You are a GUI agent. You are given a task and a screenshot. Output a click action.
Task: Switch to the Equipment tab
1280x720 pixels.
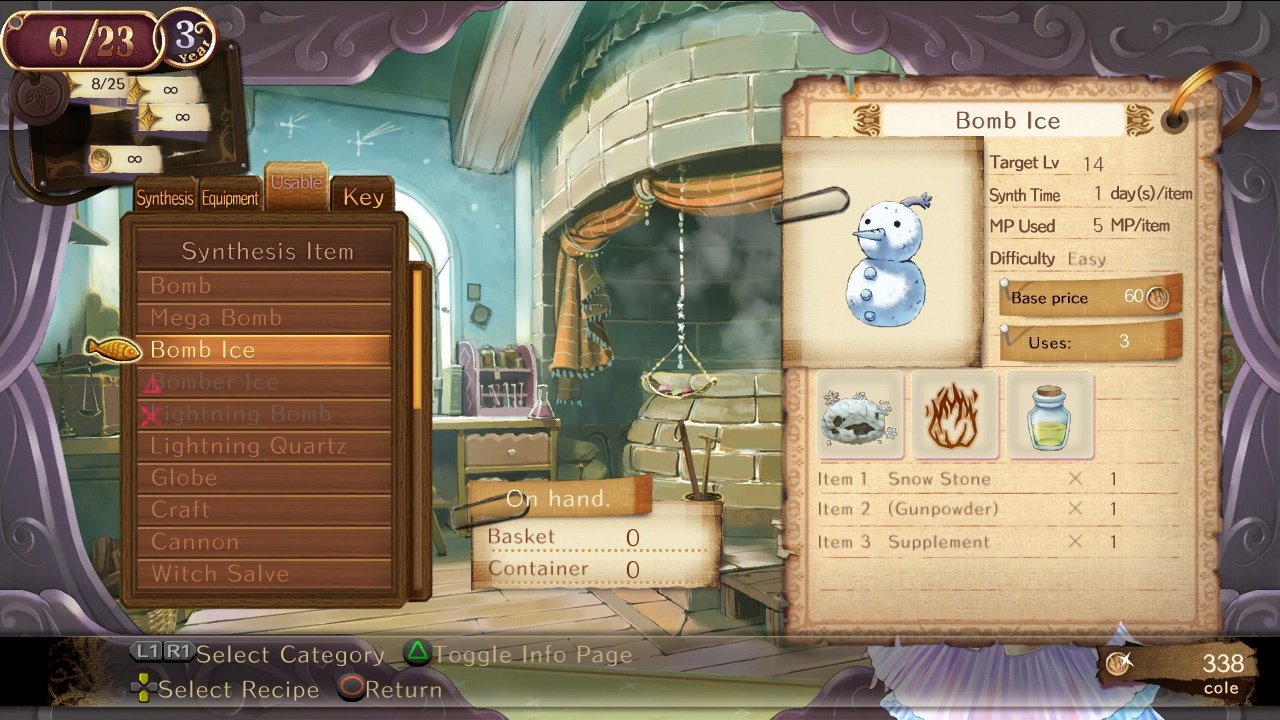tap(231, 198)
